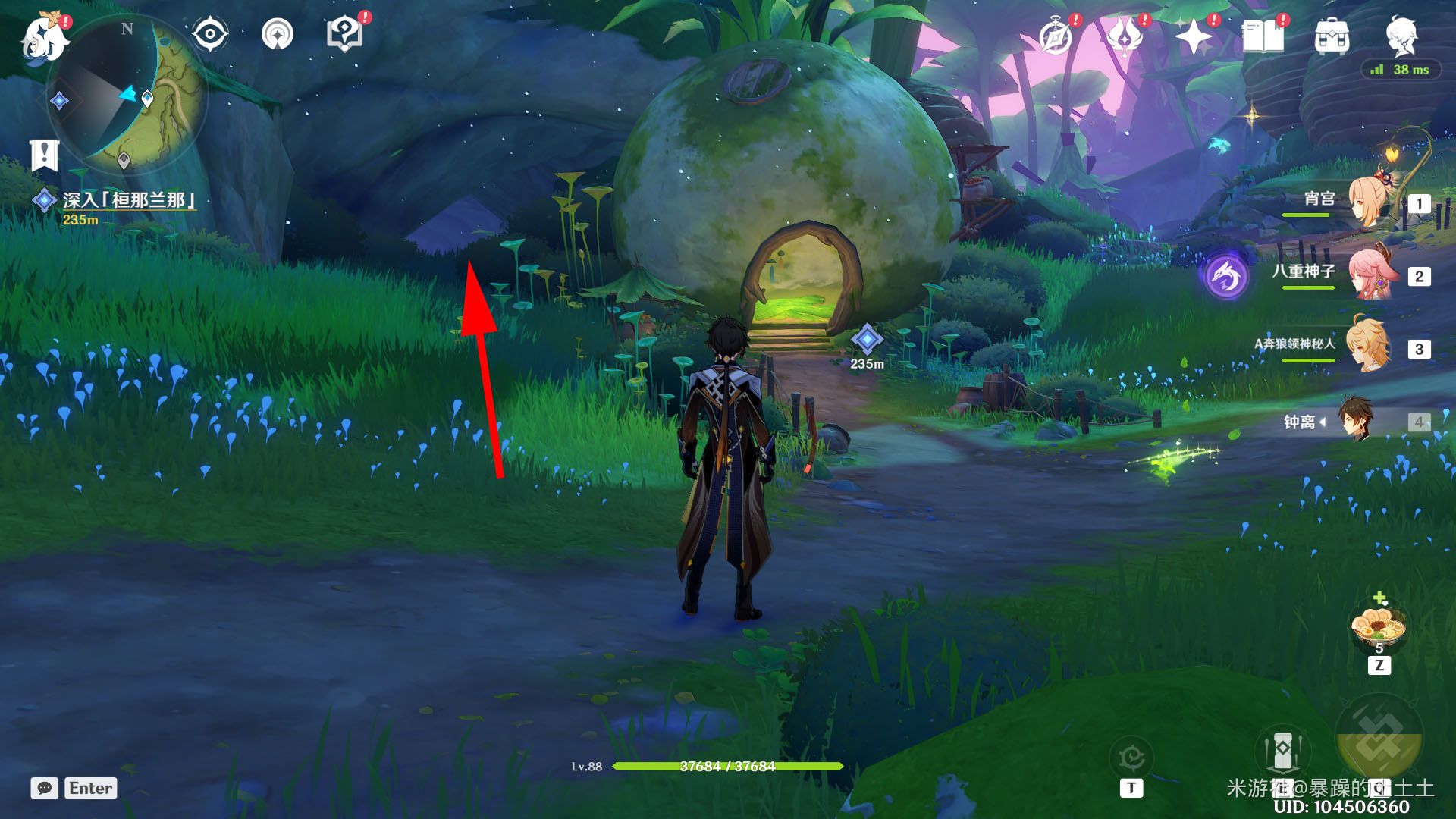Open the adventurer handbook book icon
This screenshot has height=819, width=1456.
1262,36
